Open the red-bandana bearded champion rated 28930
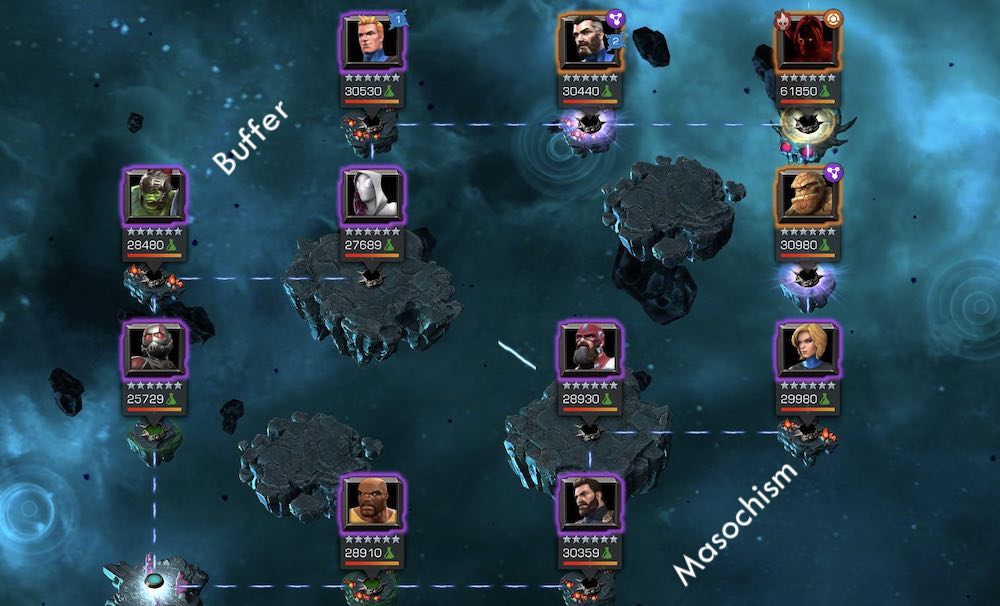 point(590,350)
